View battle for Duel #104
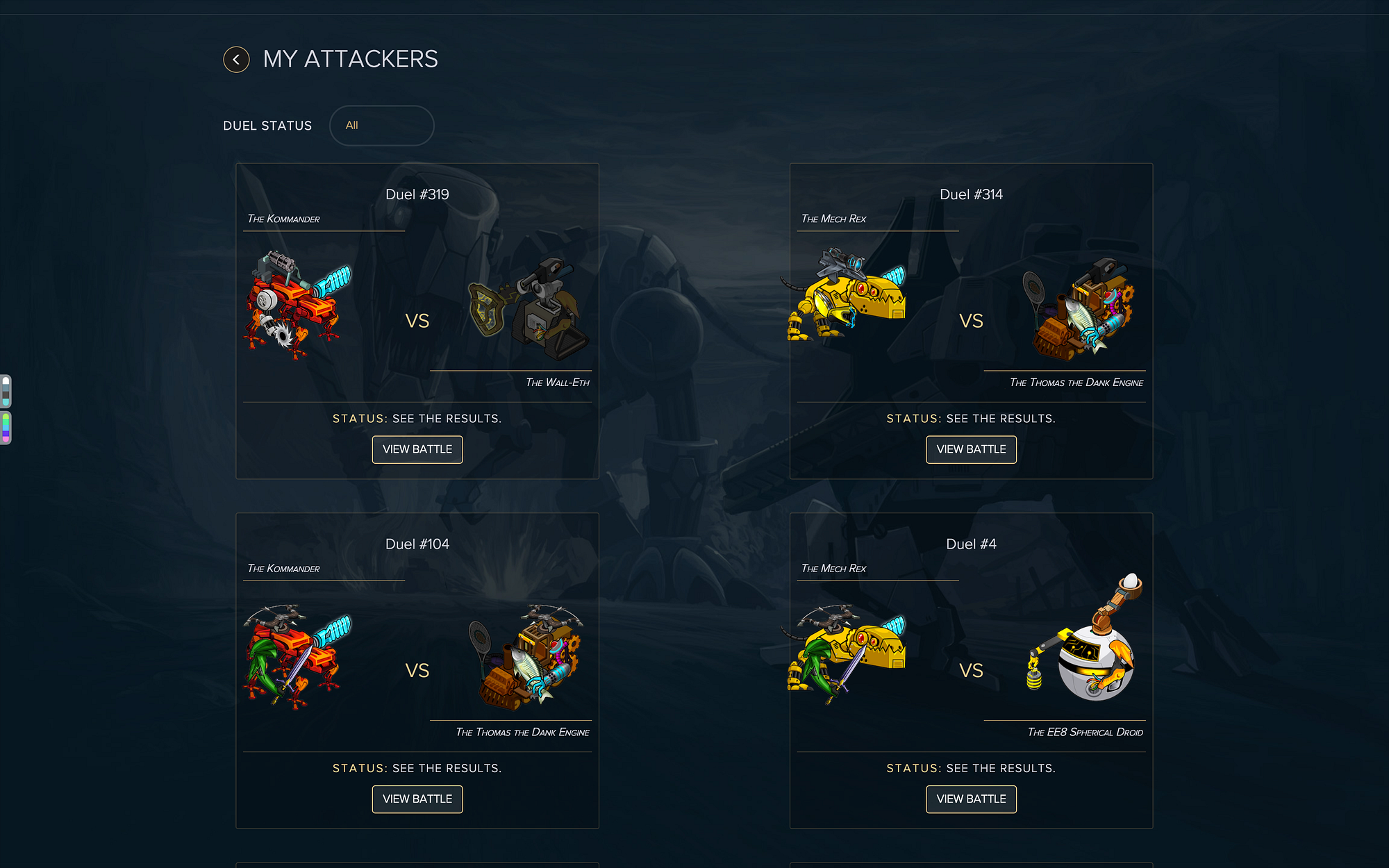The image size is (1389, 868). pyautogui.click(x=417, y=799)
